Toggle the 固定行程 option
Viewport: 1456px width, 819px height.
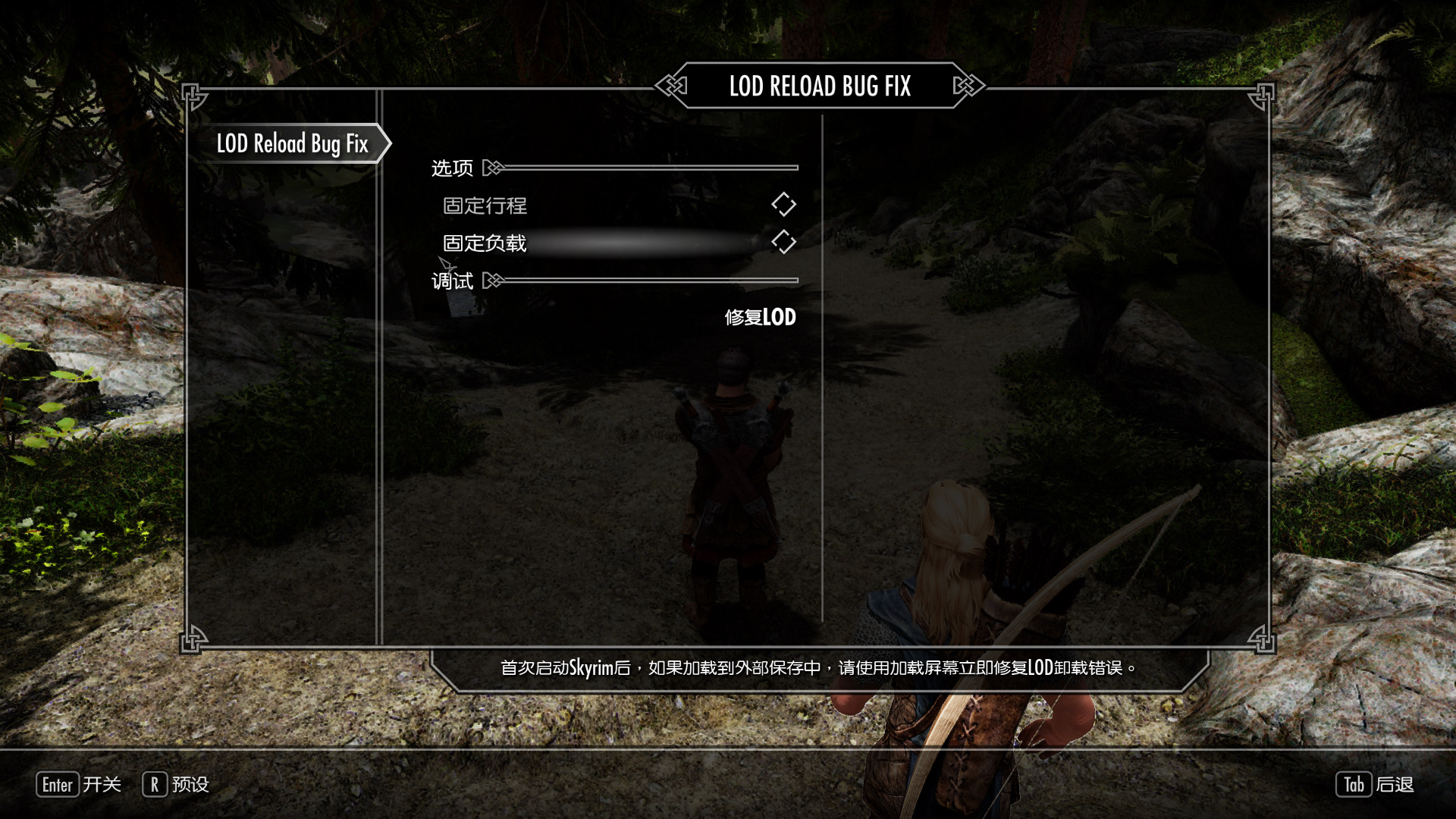tap(783, 205)
